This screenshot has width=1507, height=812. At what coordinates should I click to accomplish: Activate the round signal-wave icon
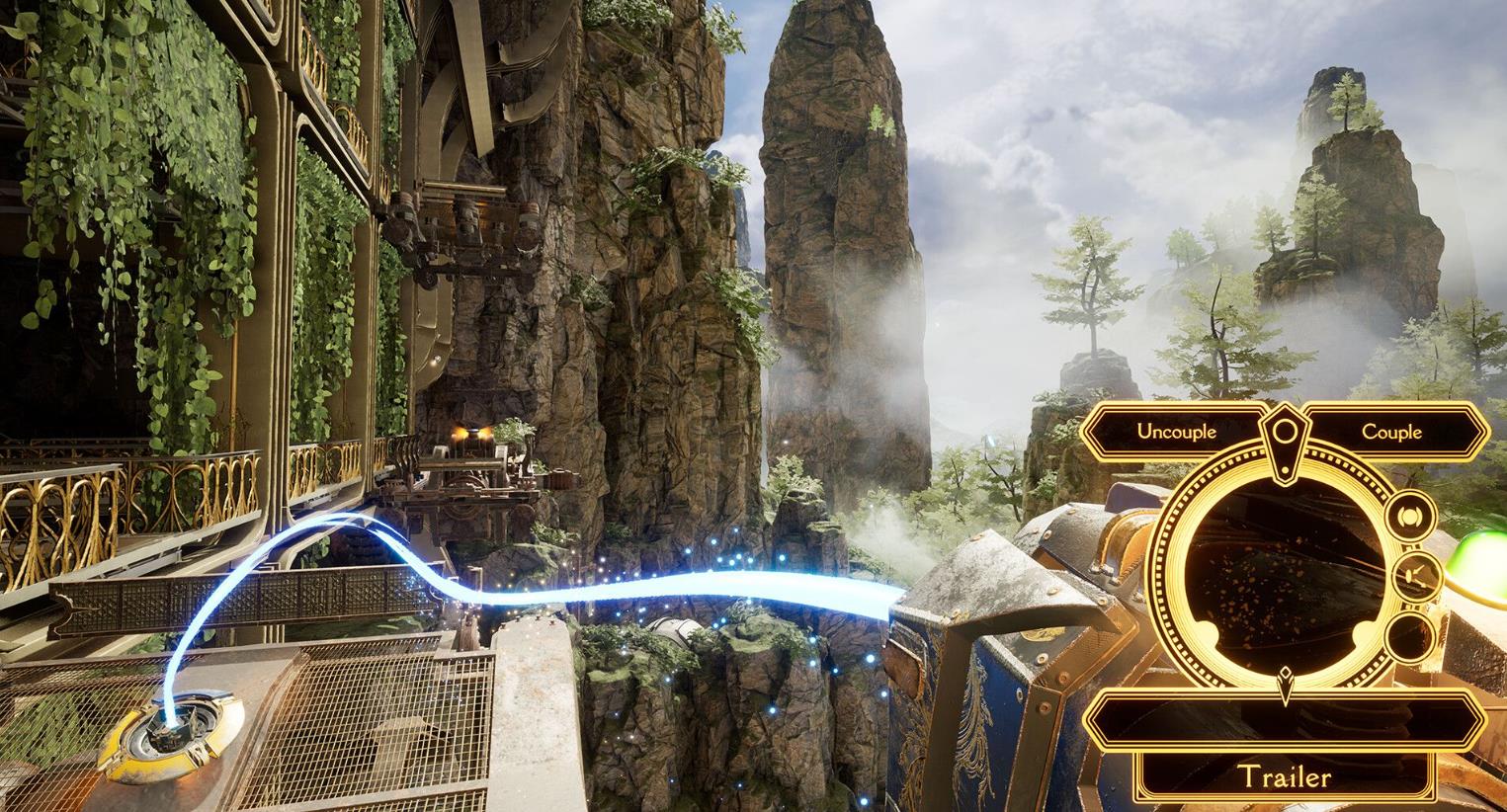click(x=1410, y=517)
